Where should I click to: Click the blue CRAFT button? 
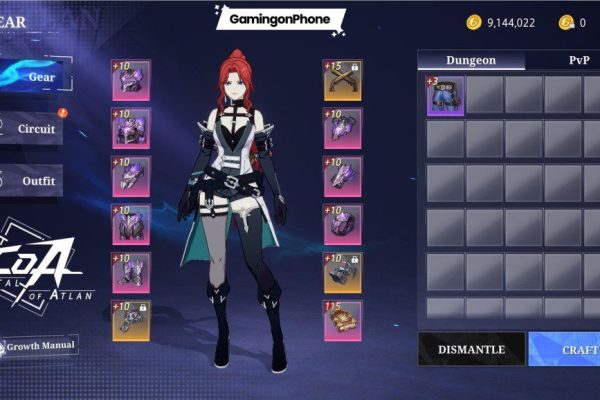point(566,350)
